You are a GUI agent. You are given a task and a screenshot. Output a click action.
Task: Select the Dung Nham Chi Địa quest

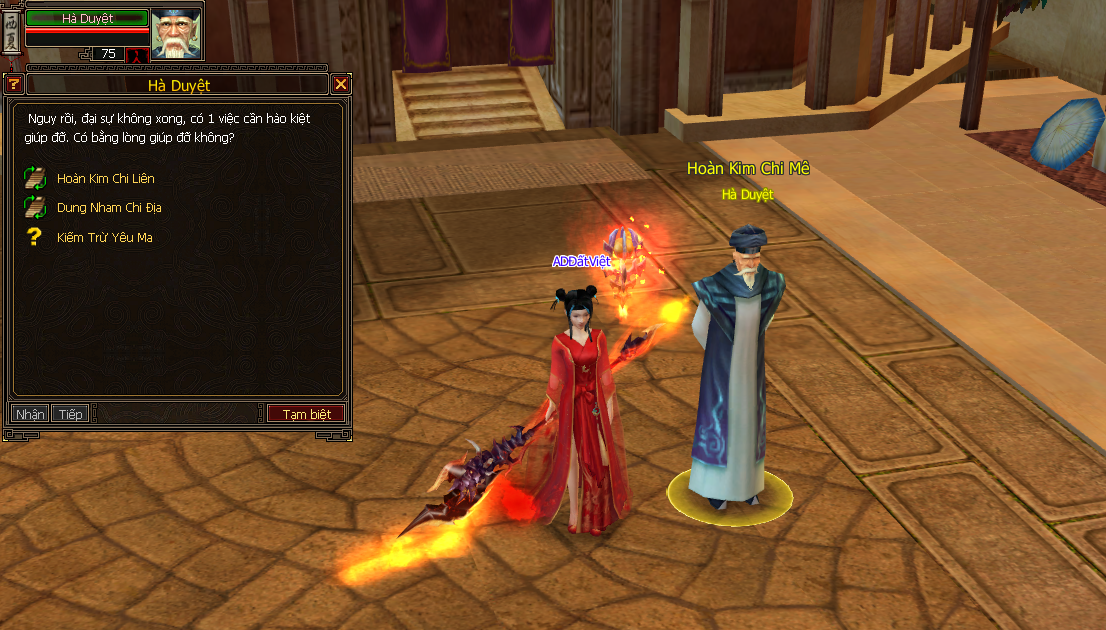(108, 208)
